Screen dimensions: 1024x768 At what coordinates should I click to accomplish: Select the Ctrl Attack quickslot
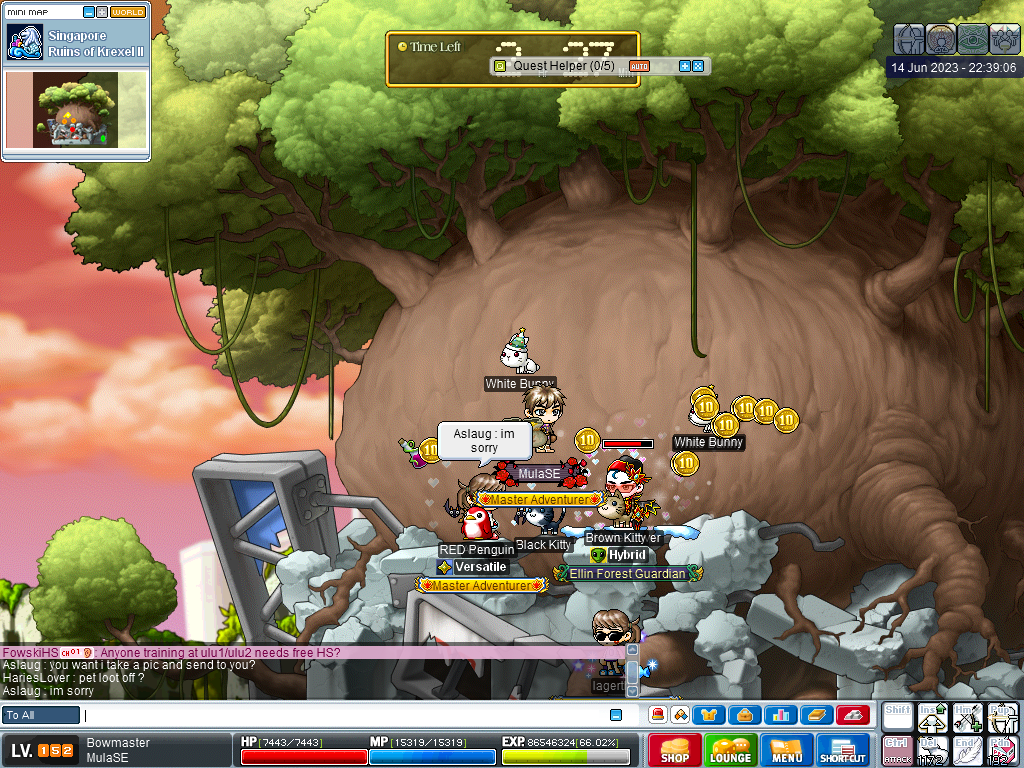[896, 749]
